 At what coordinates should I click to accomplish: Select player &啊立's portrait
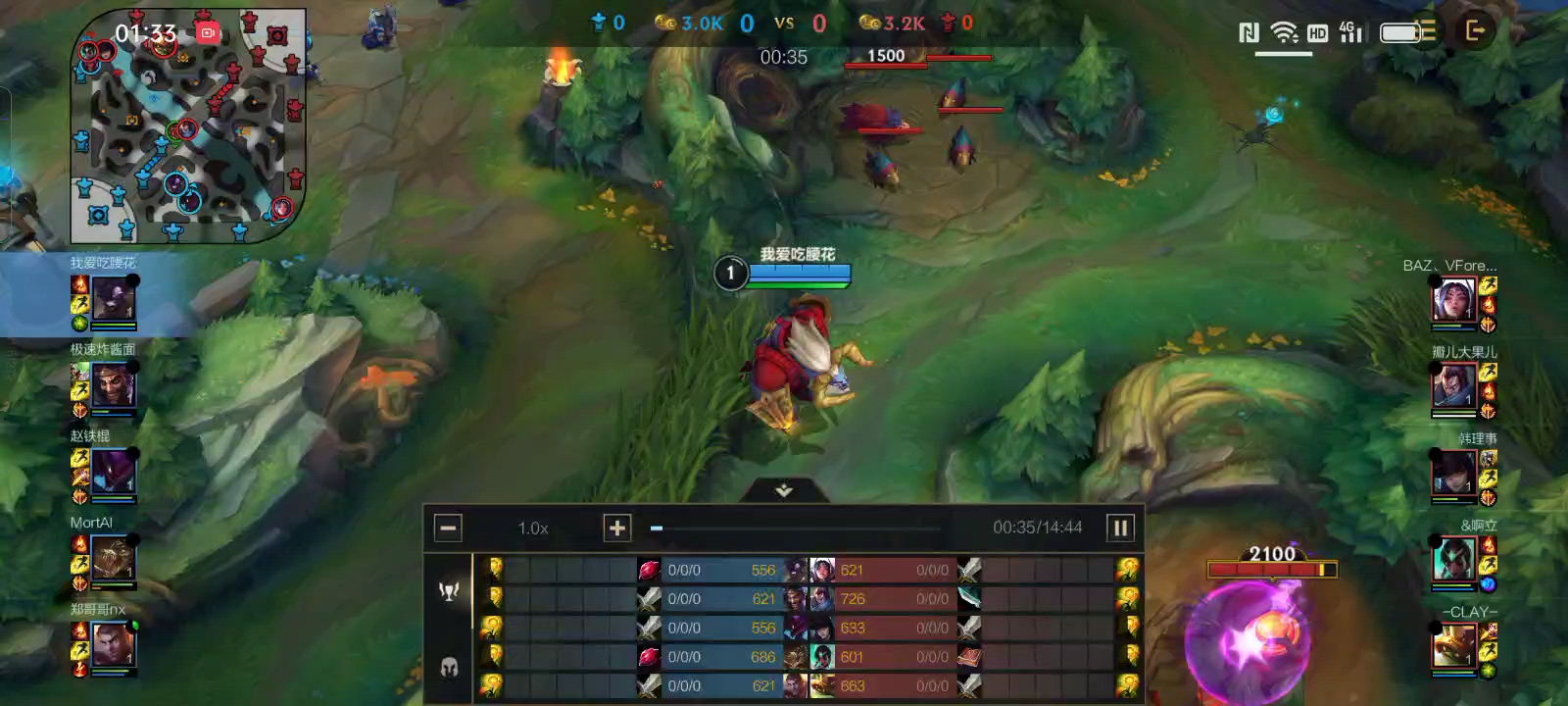[1453, 560]
